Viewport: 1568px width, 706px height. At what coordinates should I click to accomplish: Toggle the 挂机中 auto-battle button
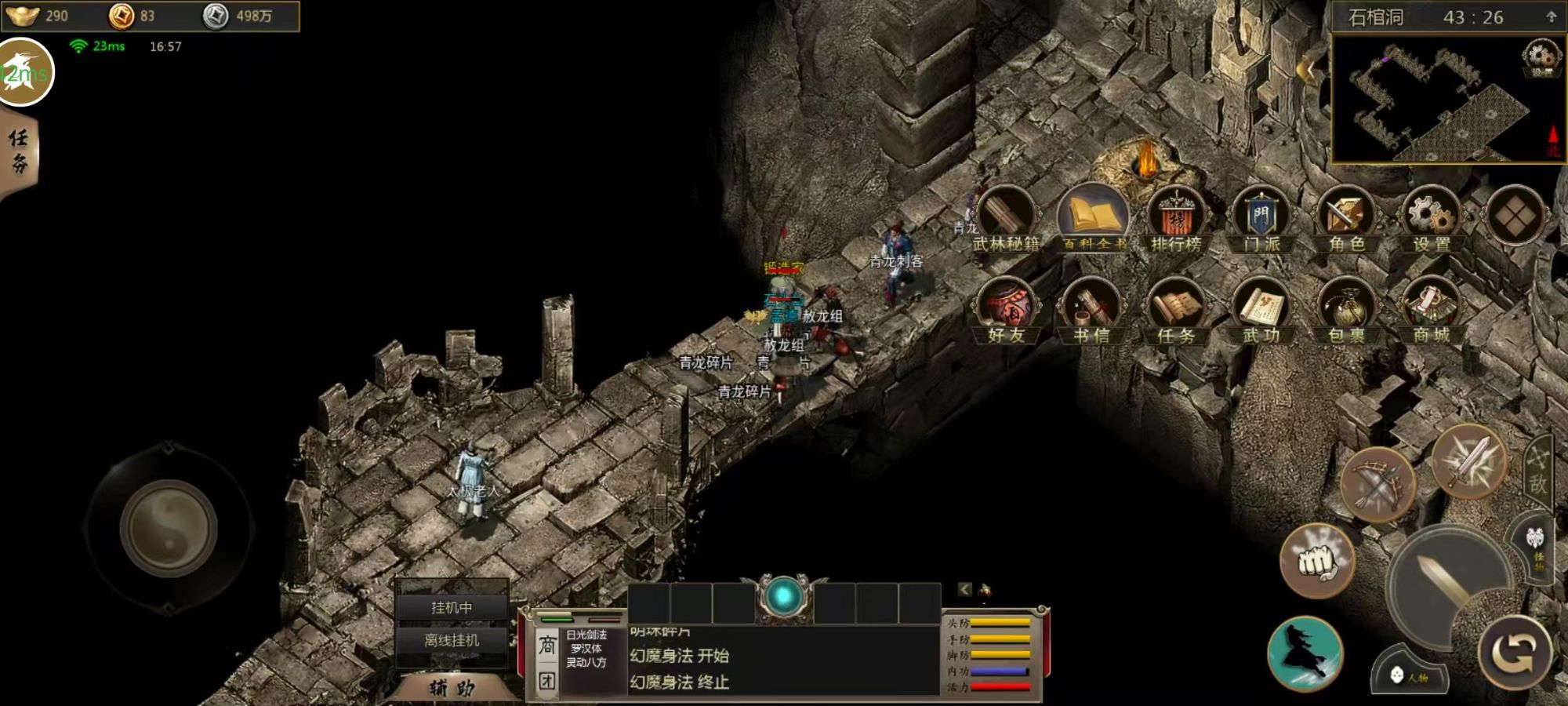(452, 607)
